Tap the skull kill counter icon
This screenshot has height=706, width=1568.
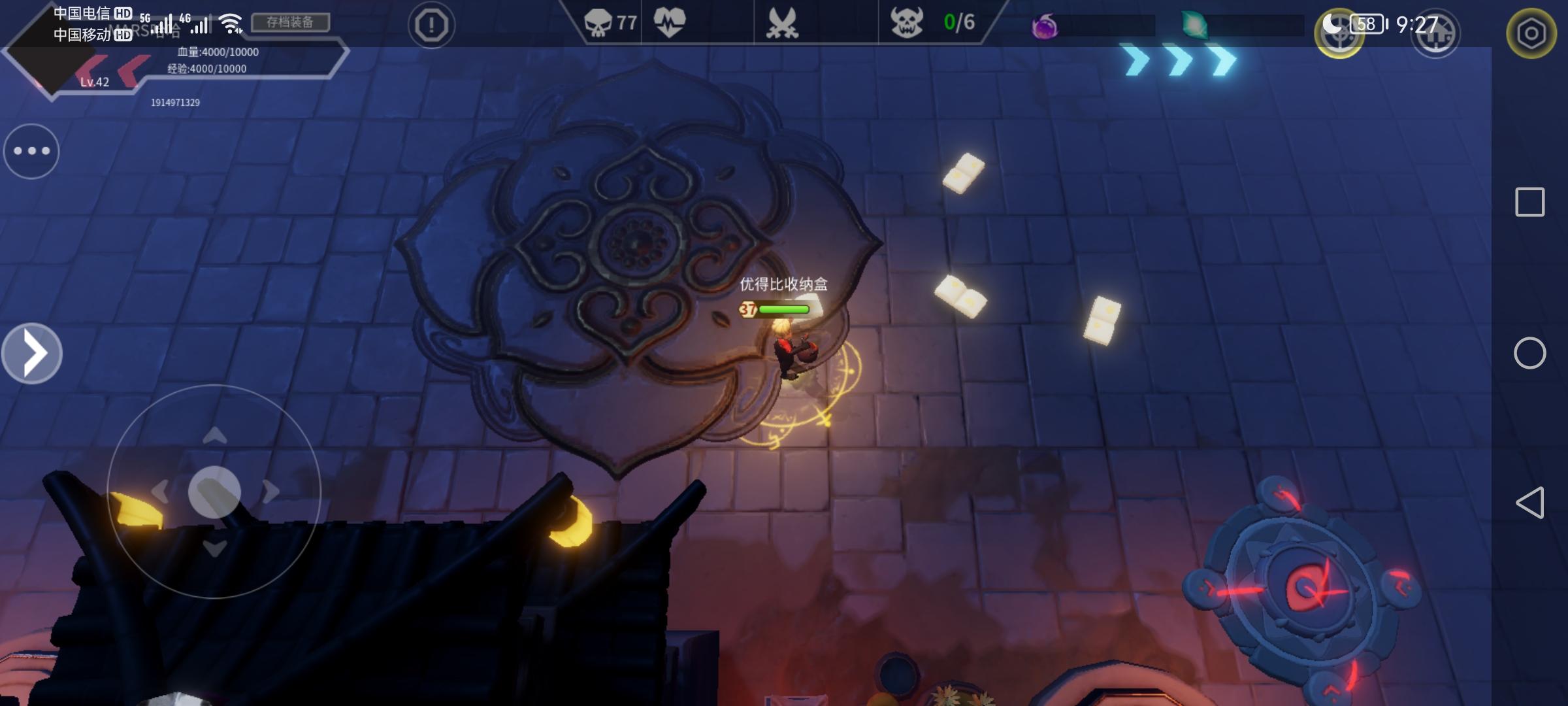[598, 24]
